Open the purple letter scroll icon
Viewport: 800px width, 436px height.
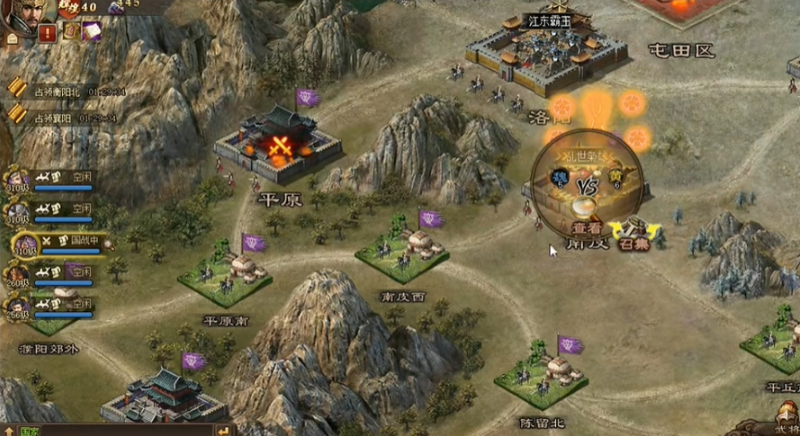pyautogui.click(x=92, y=31)
